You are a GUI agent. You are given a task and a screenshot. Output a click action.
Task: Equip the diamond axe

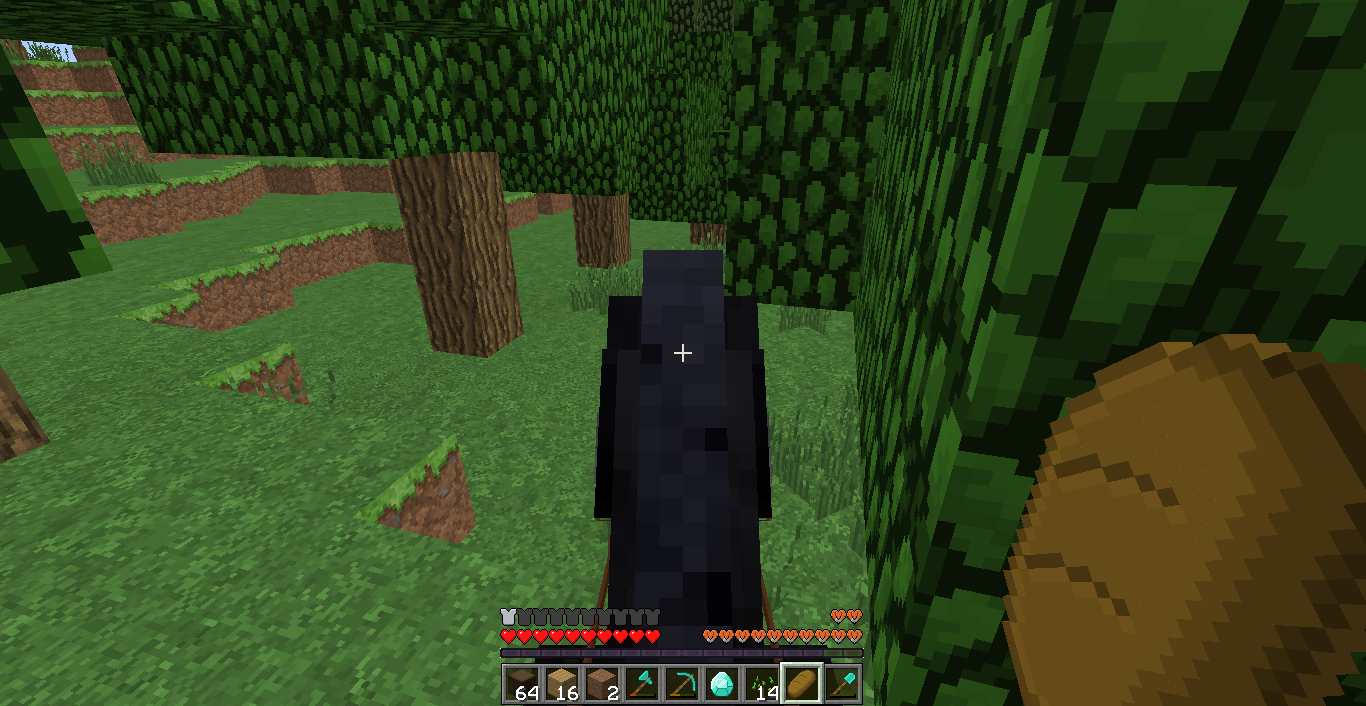(641, 684)
